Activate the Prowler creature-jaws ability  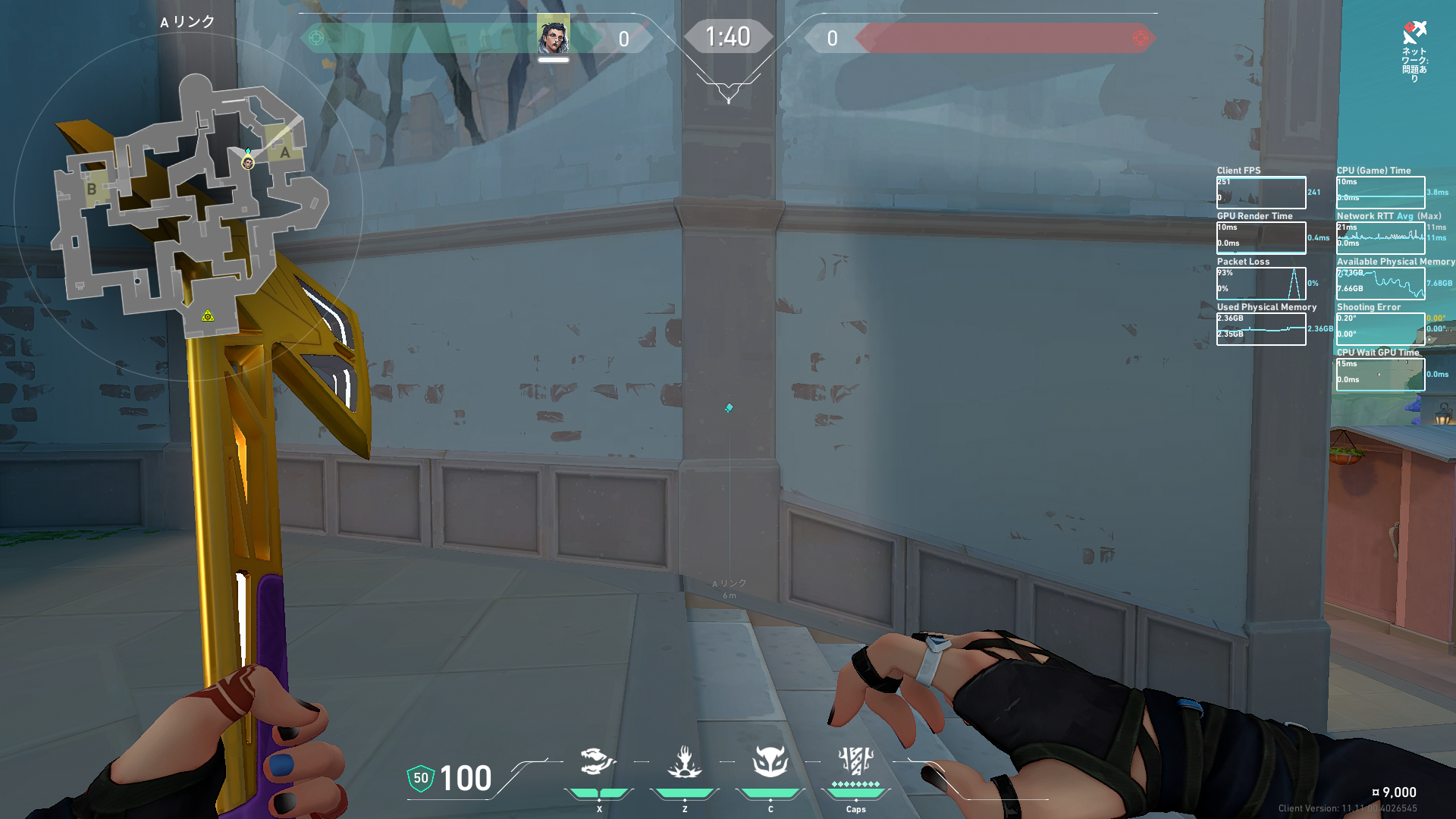[598, 761]
